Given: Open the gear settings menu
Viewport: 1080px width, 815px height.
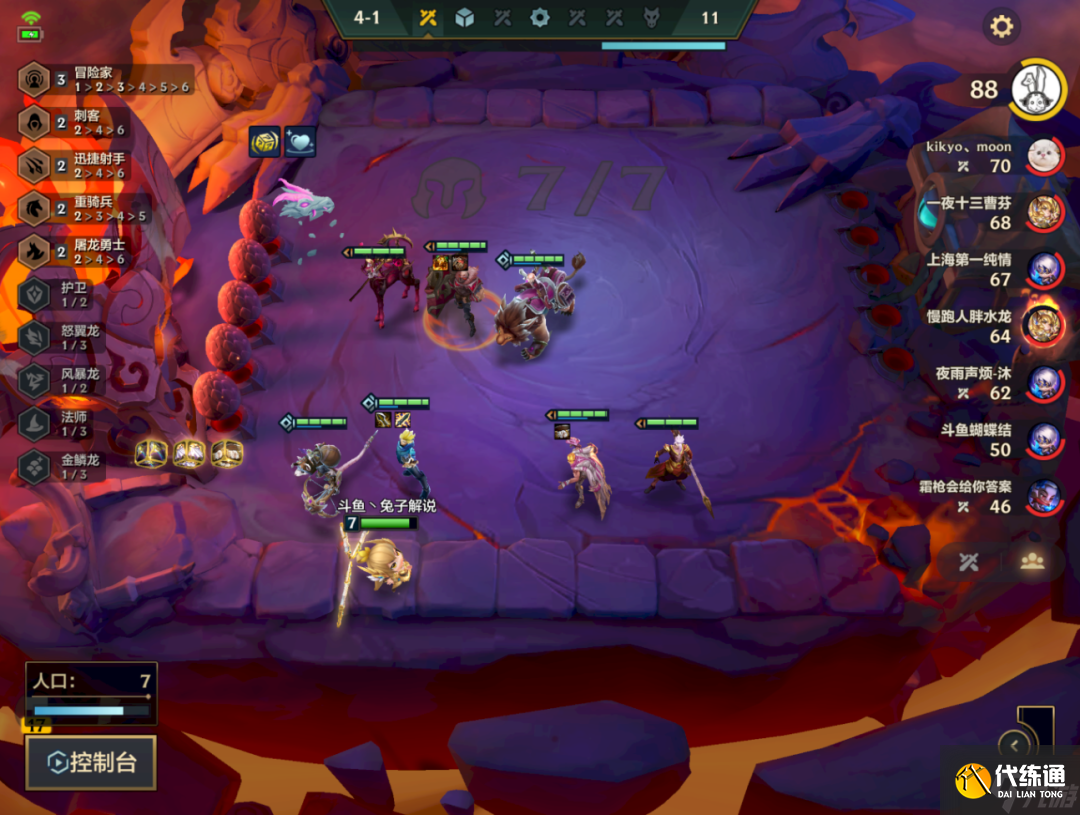Looking at the screenshot, I should [1001, 27].
